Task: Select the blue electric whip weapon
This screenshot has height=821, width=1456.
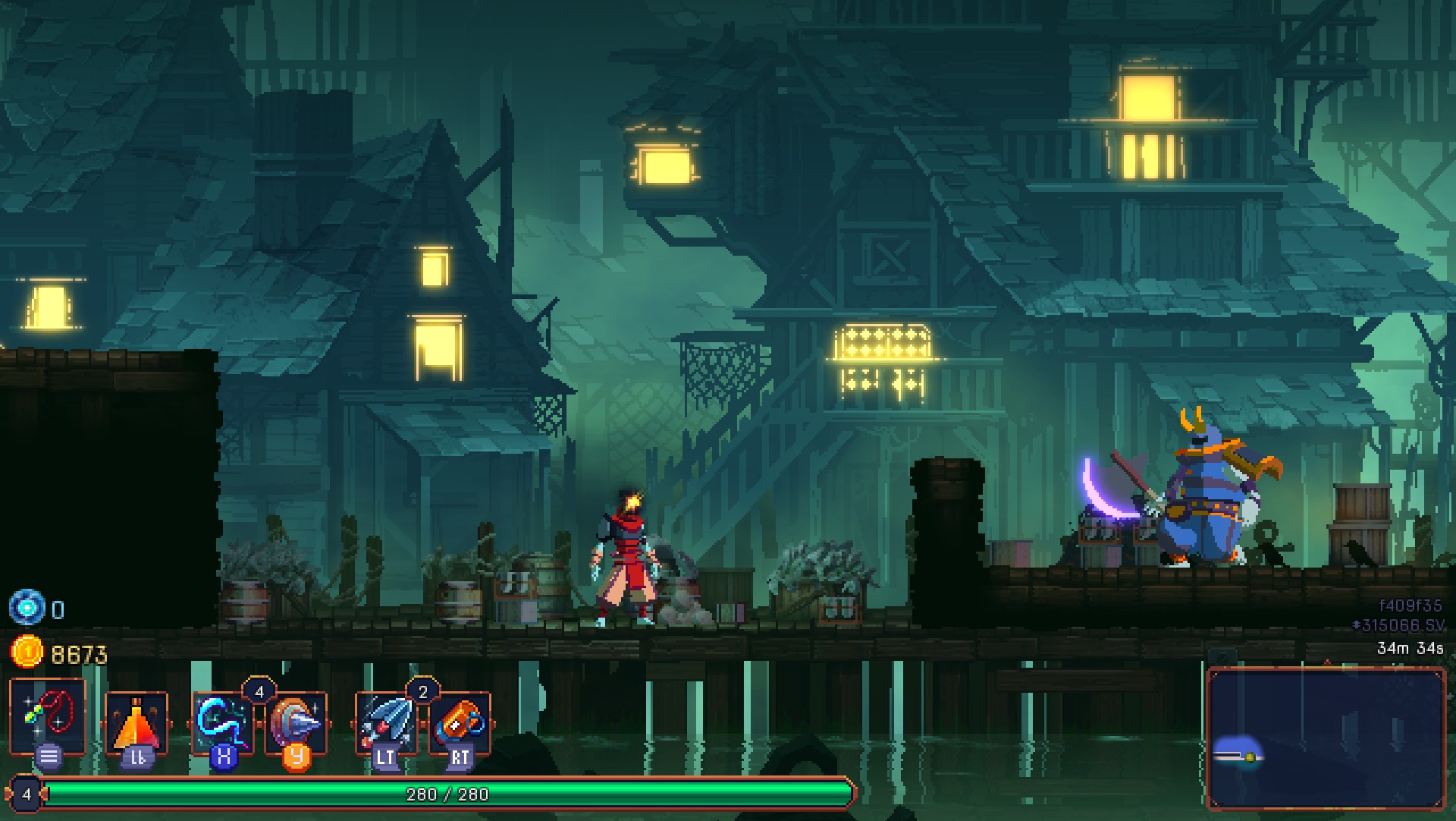Action: coord(222,723)
